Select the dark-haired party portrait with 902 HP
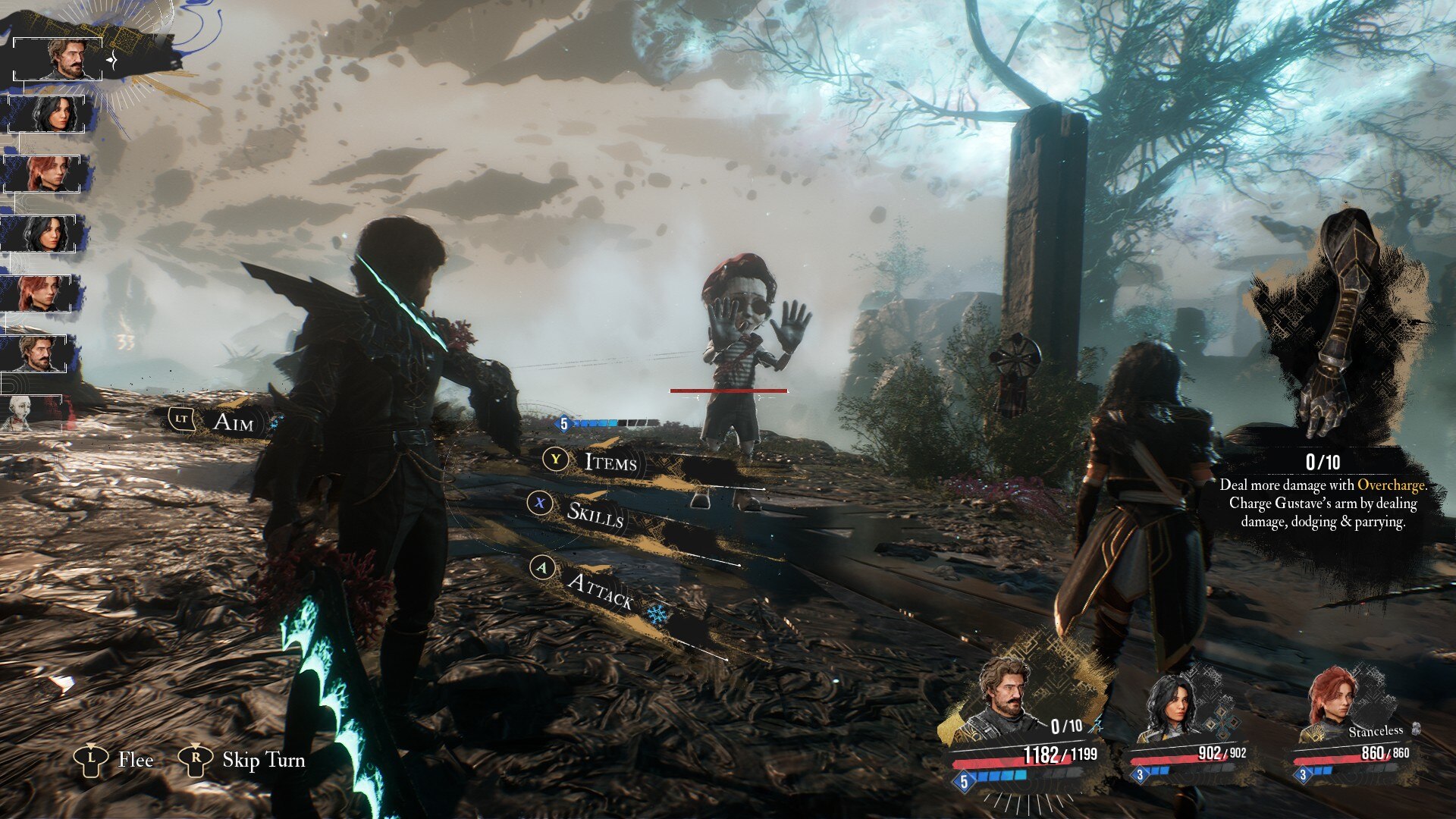The width and height of the screenshot is (1456, 819). [x=1168, y=709]
